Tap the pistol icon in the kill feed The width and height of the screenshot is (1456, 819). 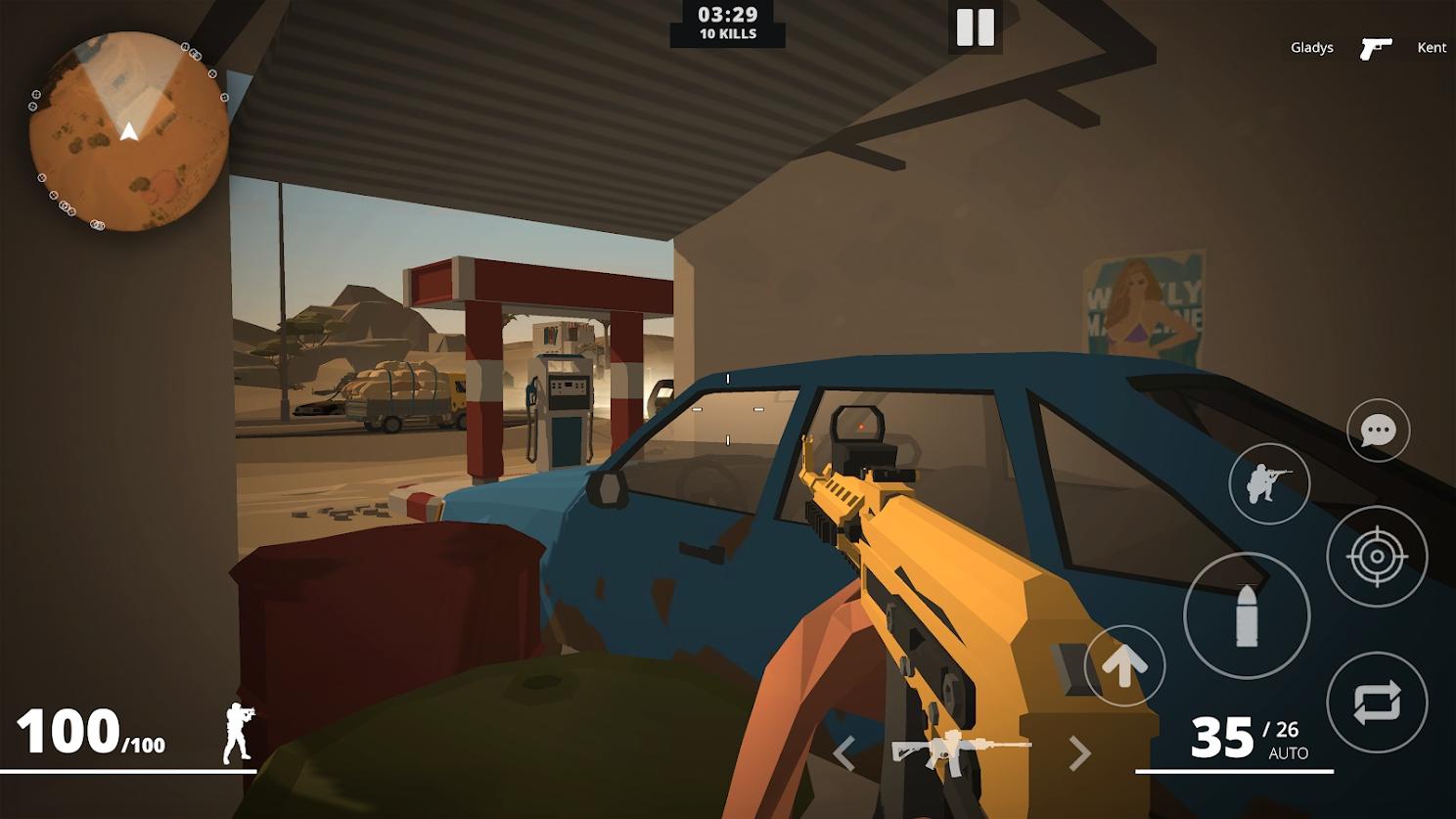tap(1378, 45)
